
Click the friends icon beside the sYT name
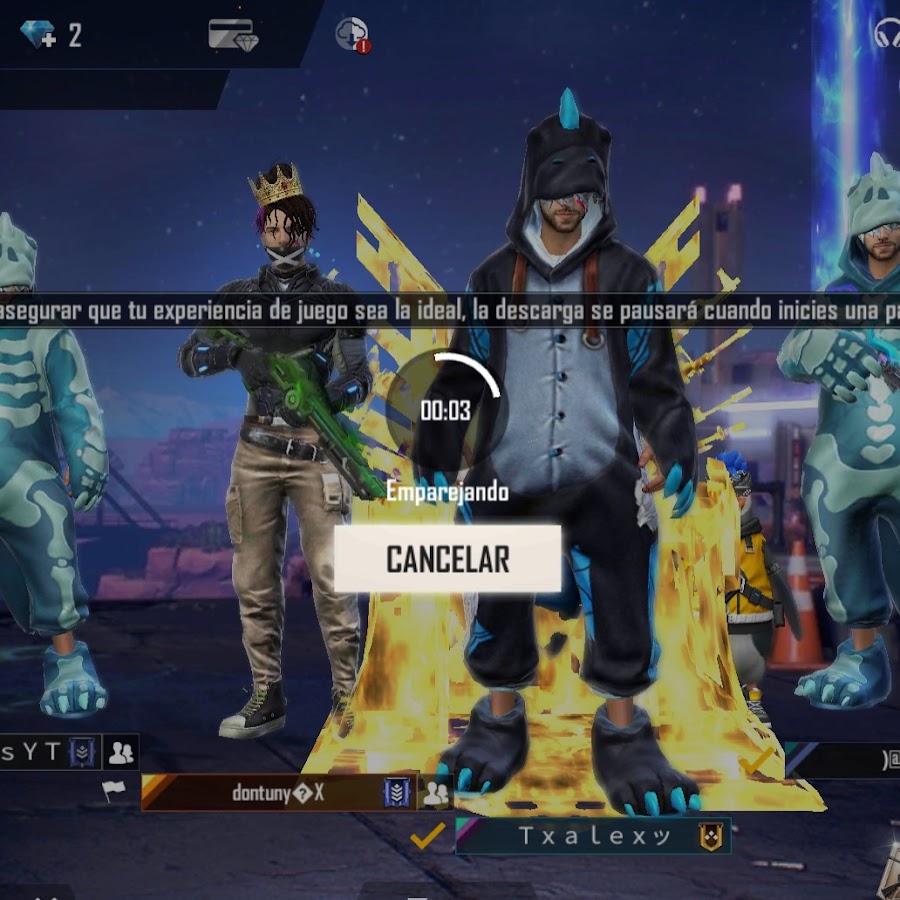[x=122, y=752]
